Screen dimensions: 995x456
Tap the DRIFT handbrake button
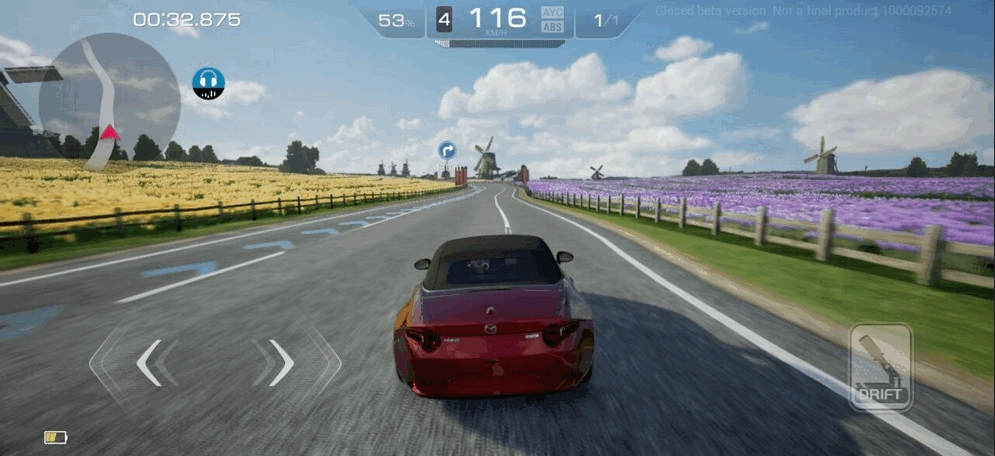tap(880, 367)
